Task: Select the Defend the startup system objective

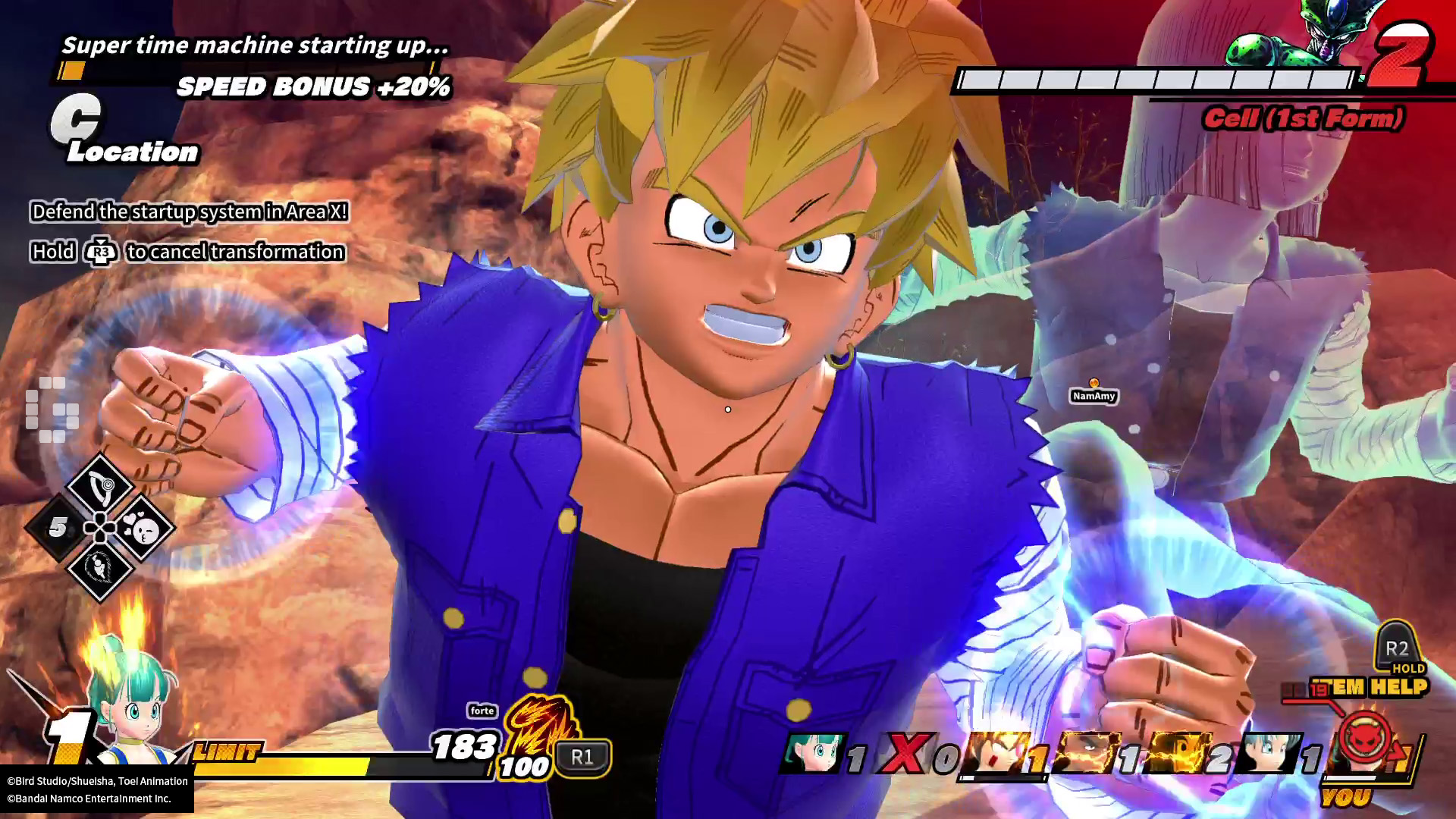Action: click(190, 212)
